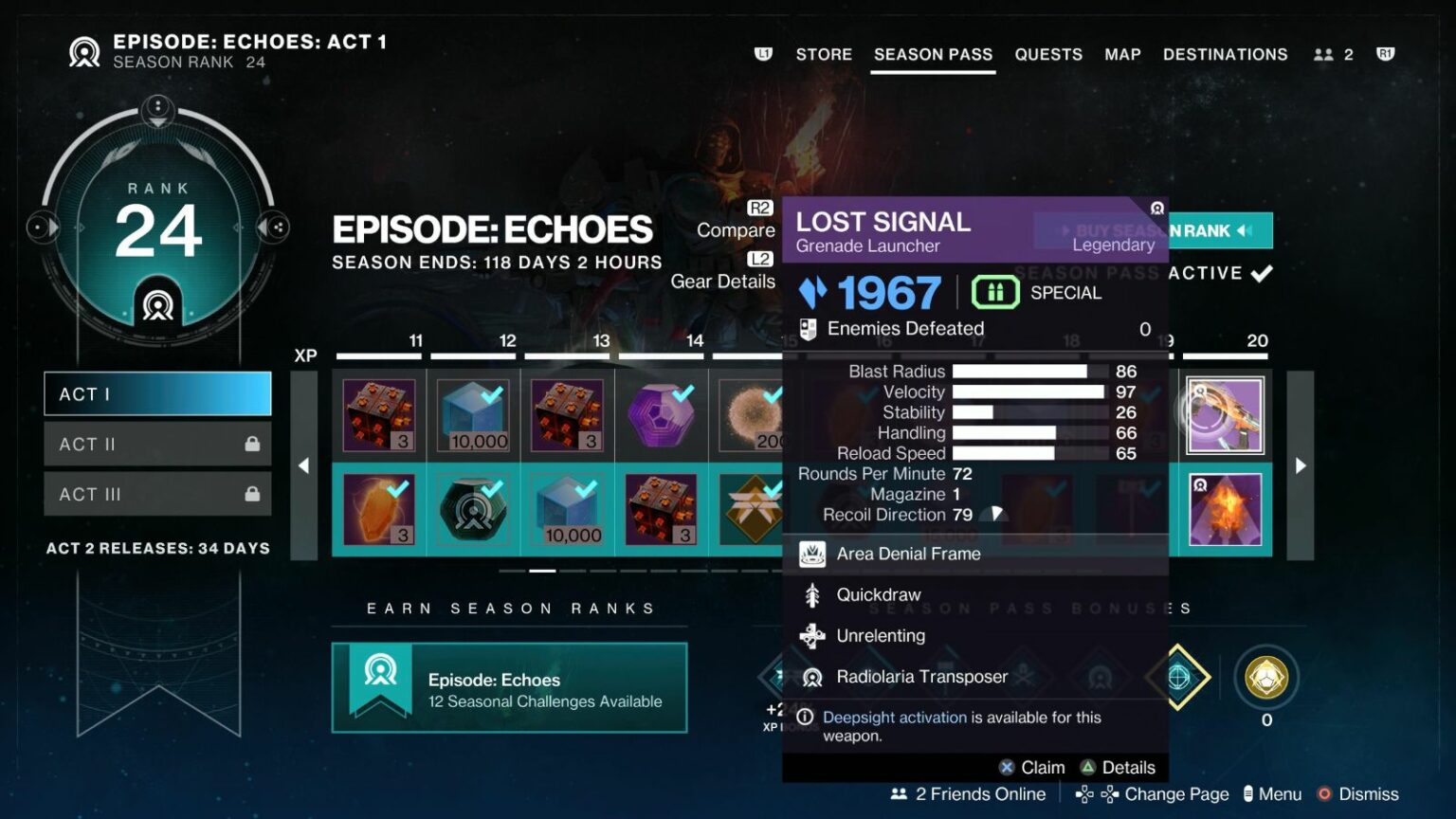
Task: Expand the locked ACT II section
Action: coord(157,443)
